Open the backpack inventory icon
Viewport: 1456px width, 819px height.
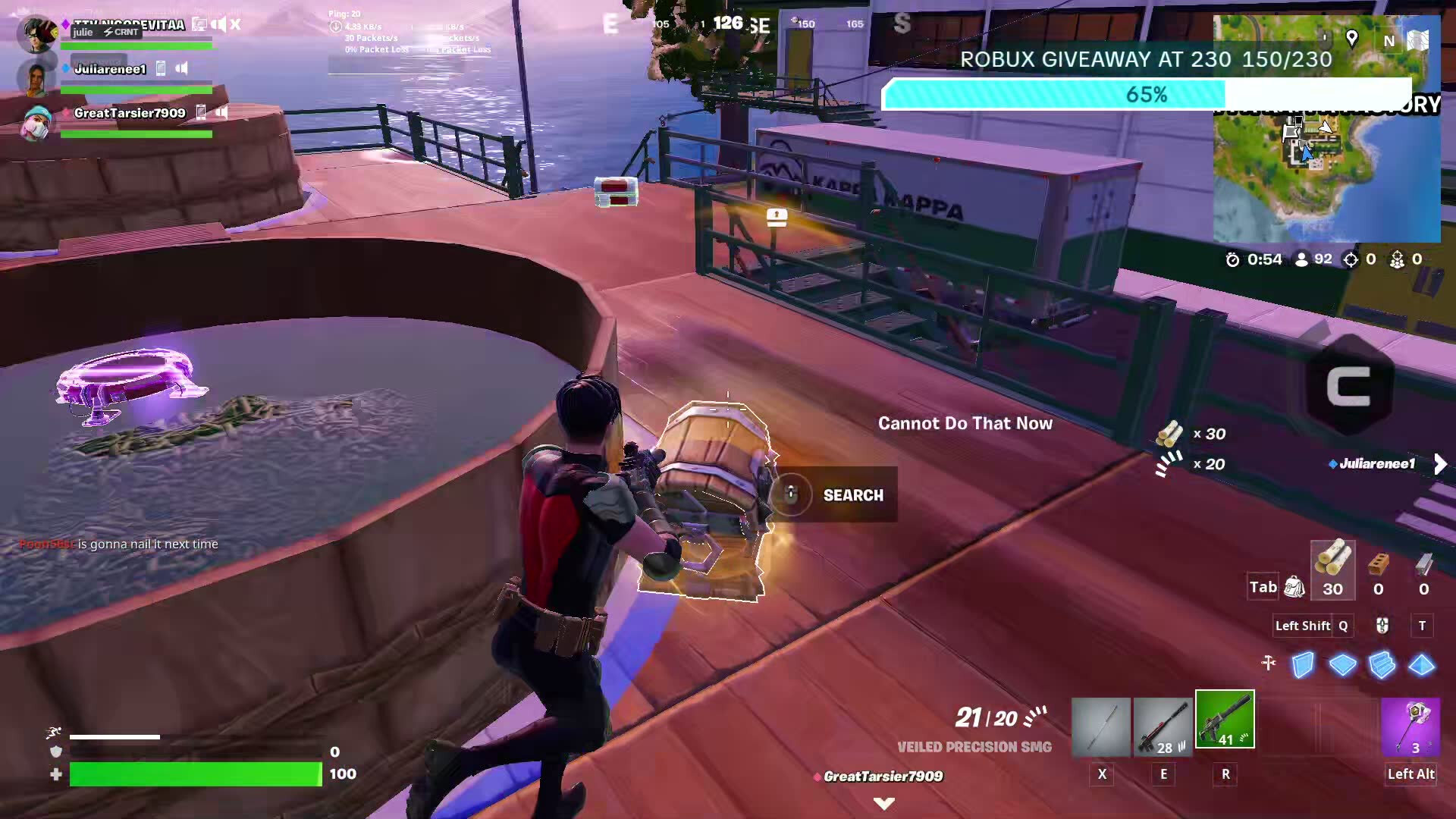pyautogui.click(x=1294, y=586)
